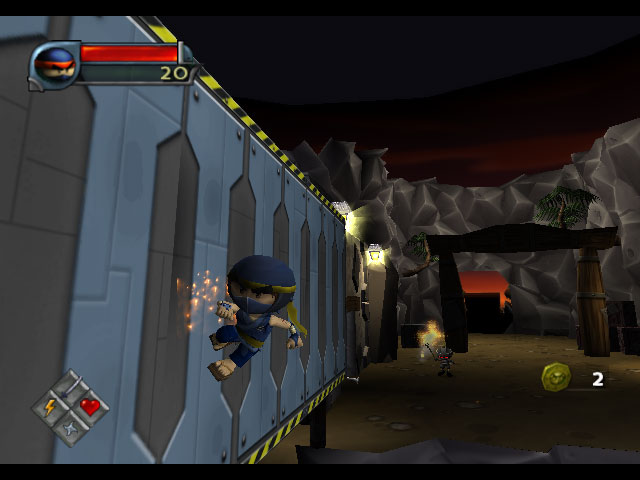Select the silver shuriken slot
The width and height of the screenshot is (640, 480).
click(x=69, y=427)
